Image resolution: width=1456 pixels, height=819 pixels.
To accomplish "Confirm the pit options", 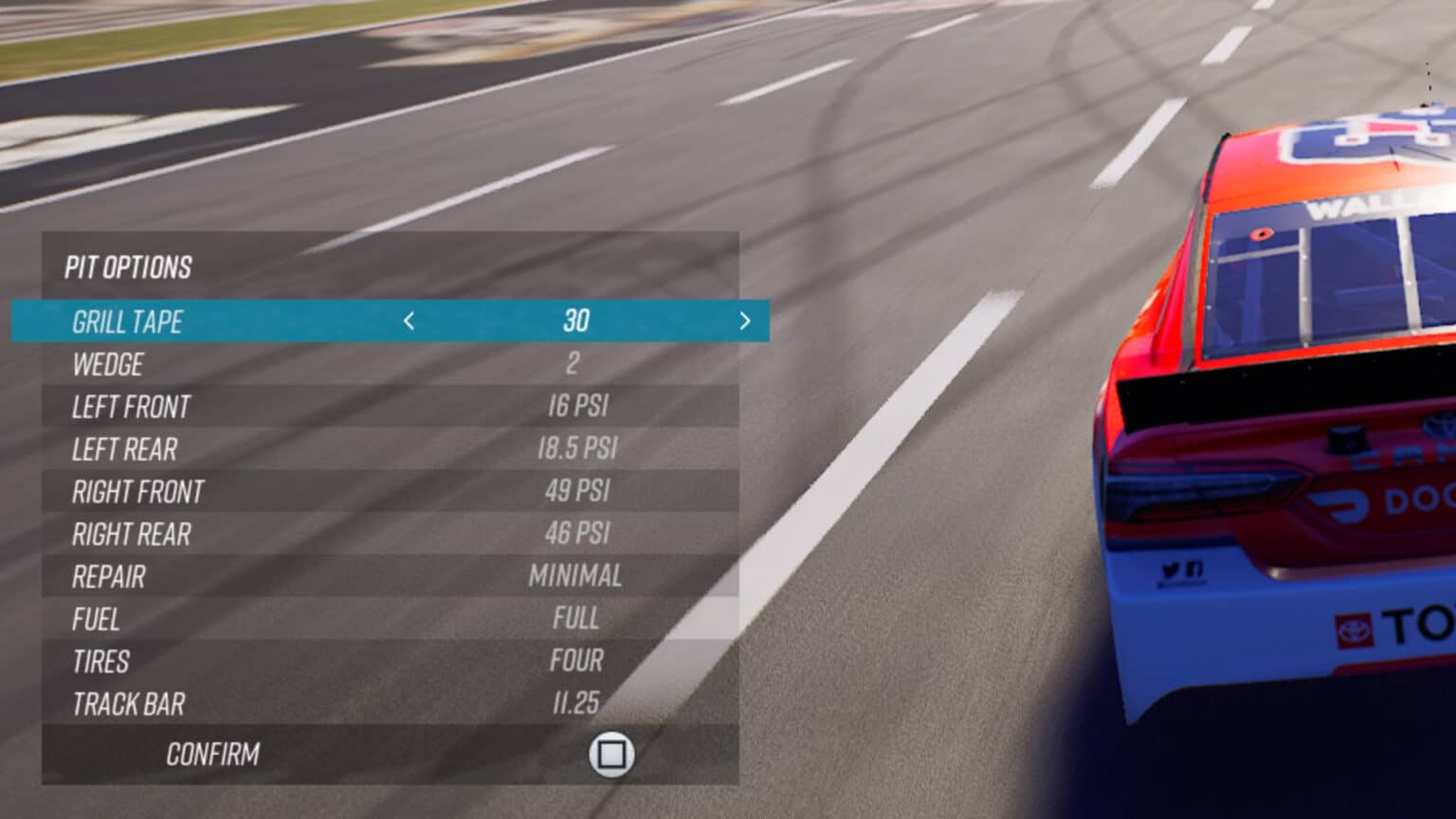I will click(213, 755).
